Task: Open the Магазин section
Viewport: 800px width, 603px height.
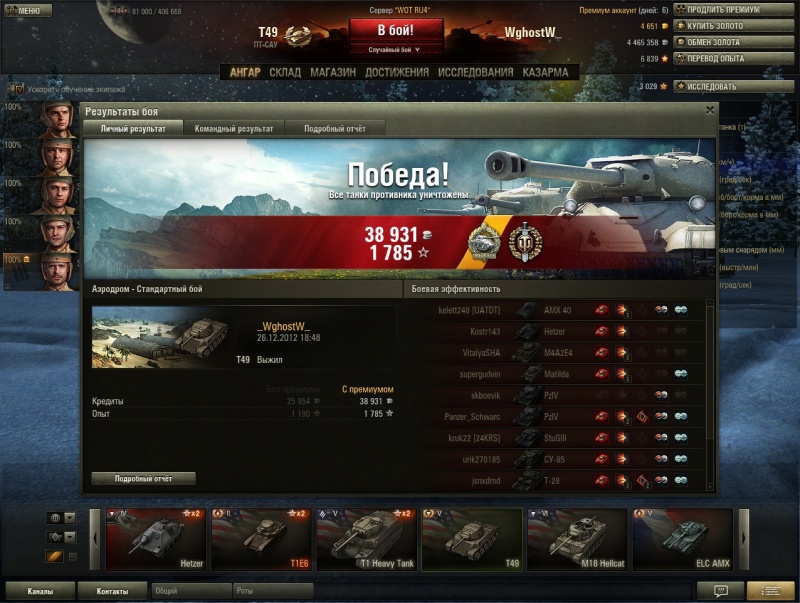Action: pos(332,72)
